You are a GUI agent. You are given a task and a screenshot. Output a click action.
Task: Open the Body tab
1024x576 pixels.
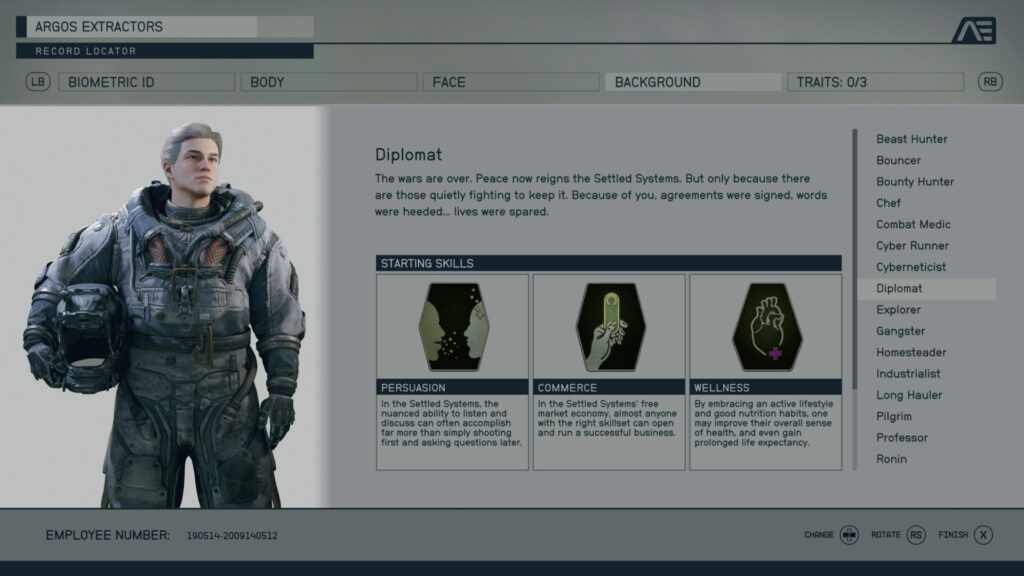(328, 82)
